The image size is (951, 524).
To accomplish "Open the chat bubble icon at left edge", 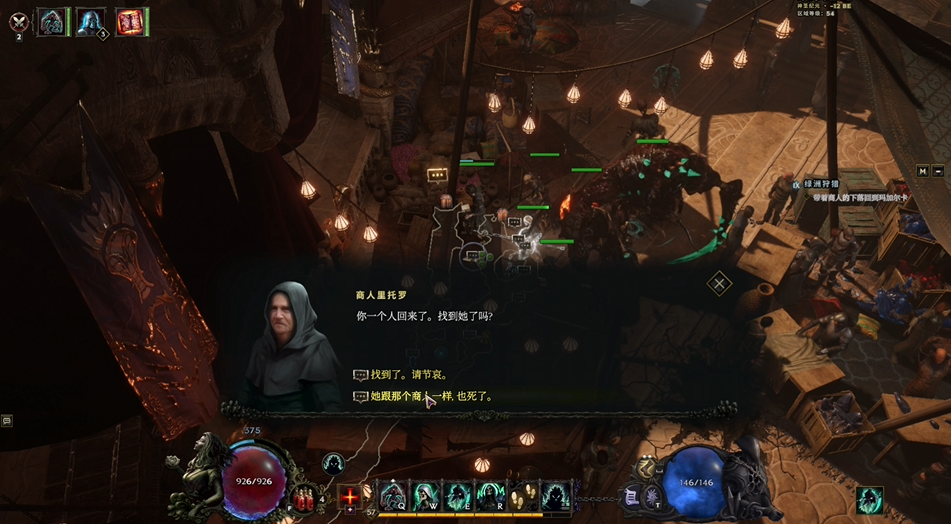I will [6, 421].
